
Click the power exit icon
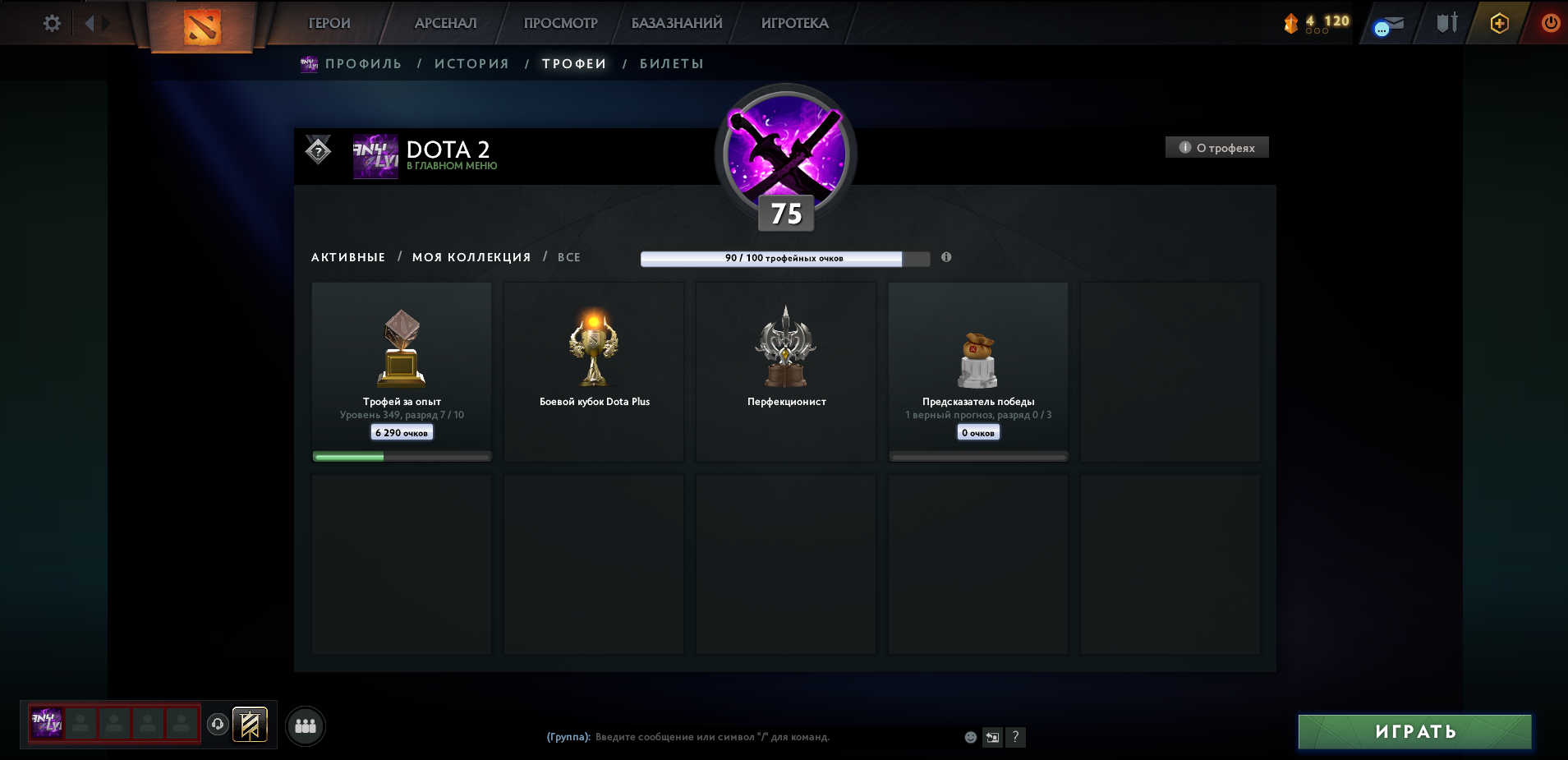(x=1552, y=23)
